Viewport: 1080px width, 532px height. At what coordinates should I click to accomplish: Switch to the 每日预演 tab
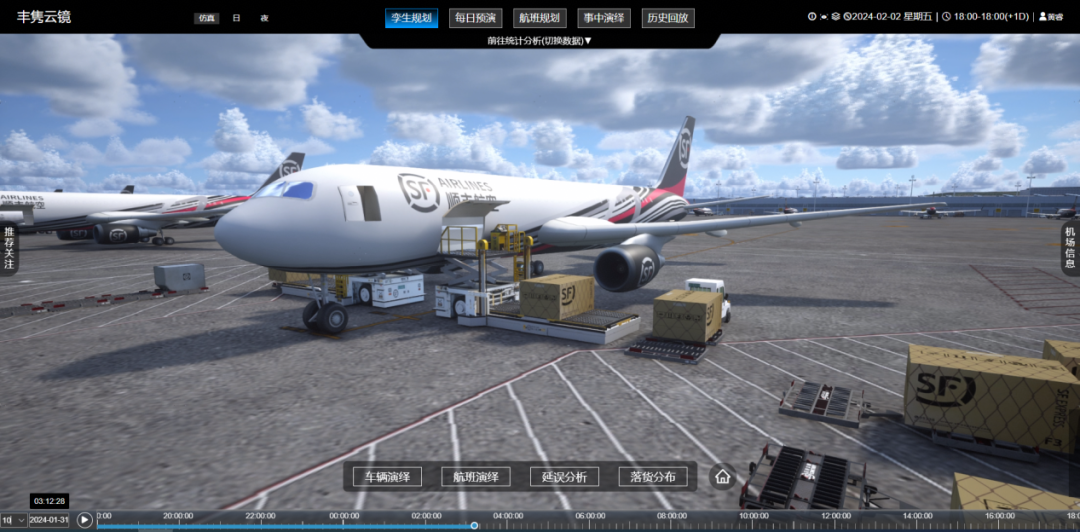pos(475,18)
